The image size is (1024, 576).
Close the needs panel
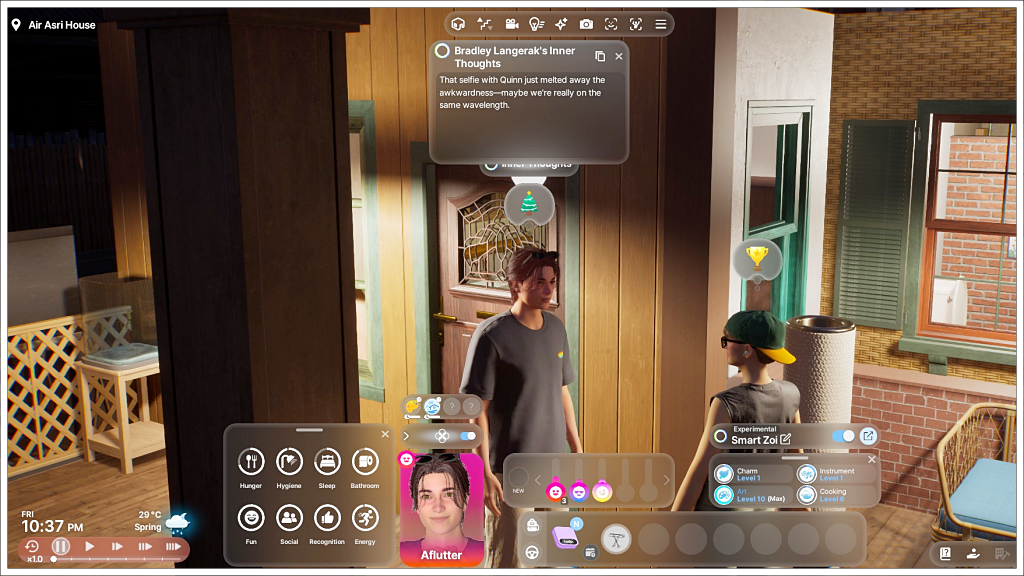click(x=385, y=434)
